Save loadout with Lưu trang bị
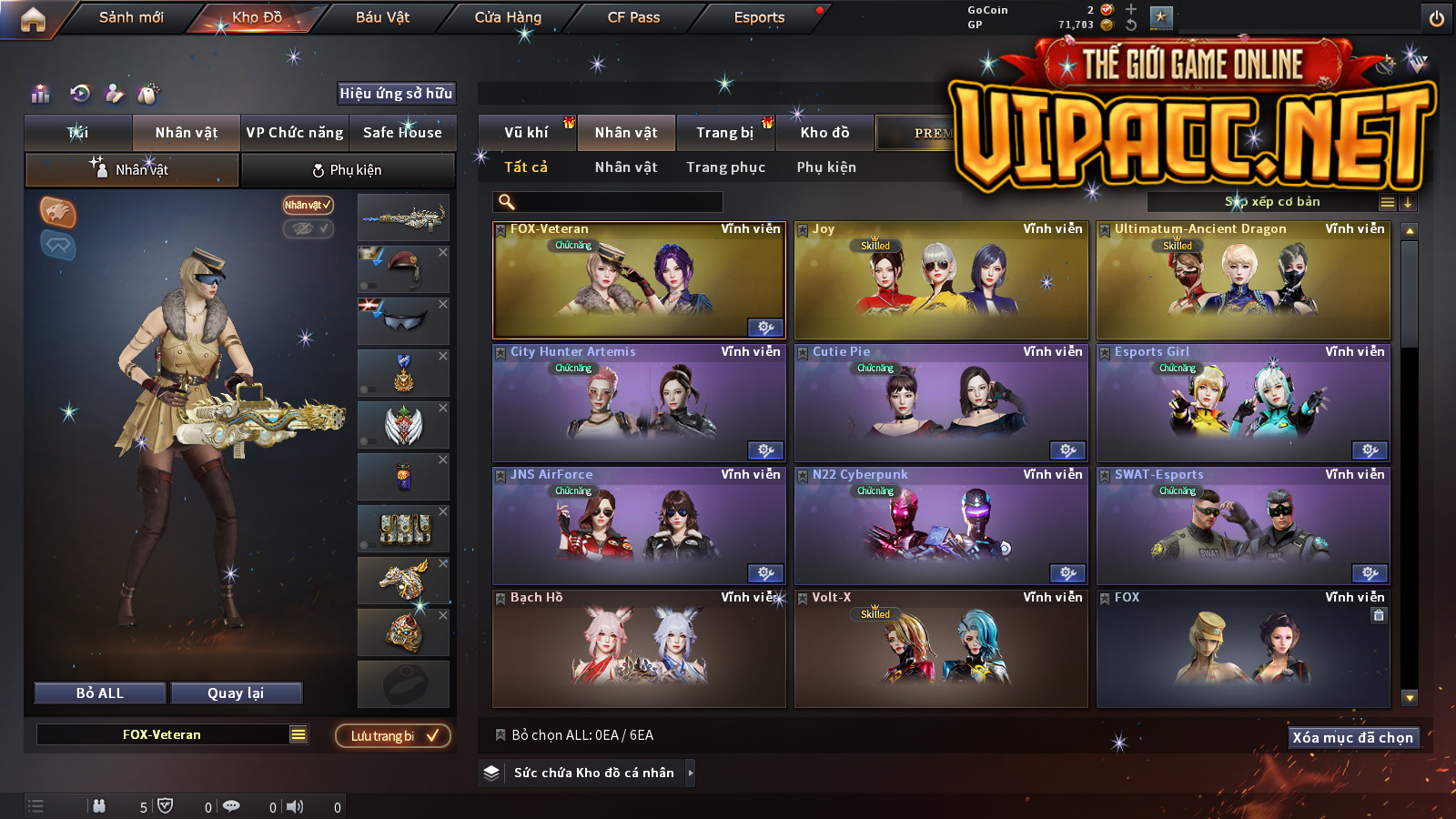 point(393,735)
